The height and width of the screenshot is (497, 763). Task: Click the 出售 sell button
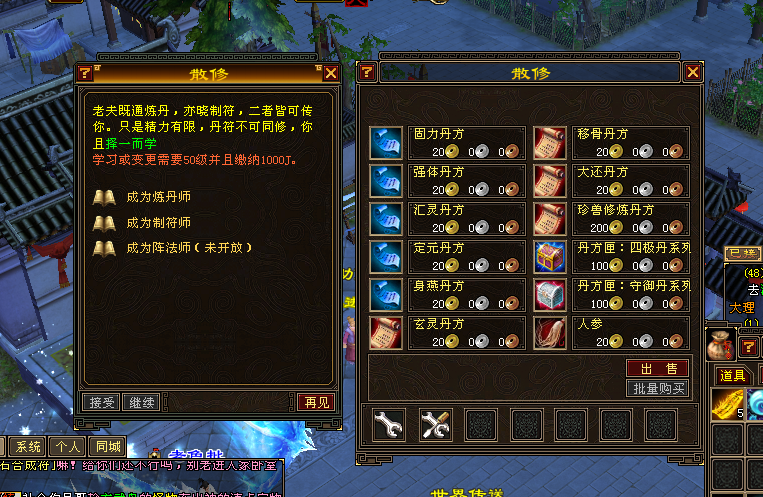click(658, 369)
